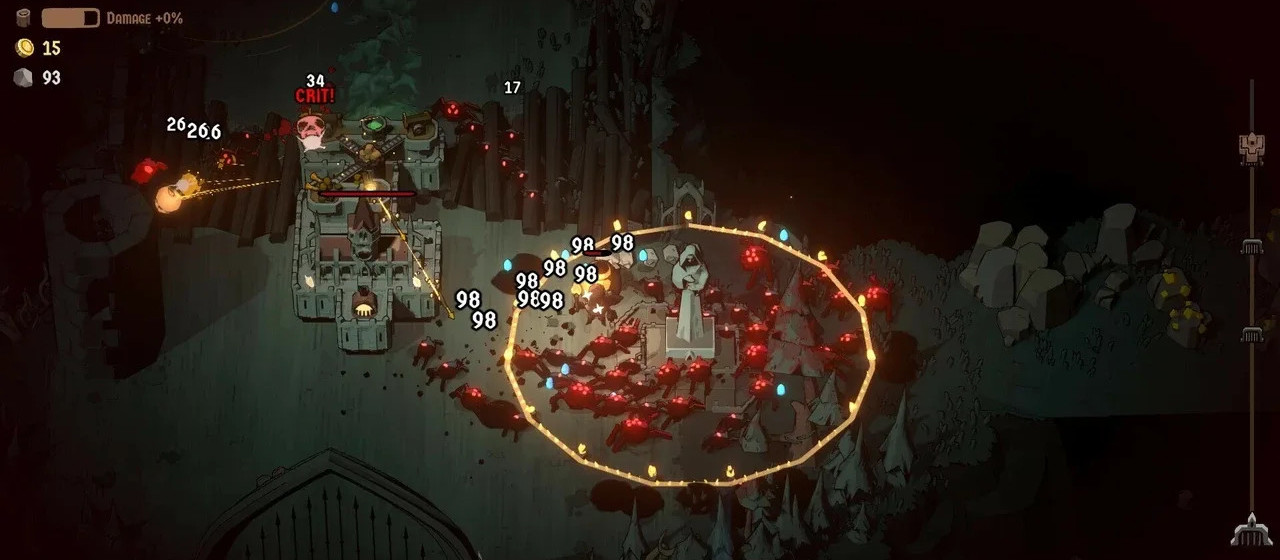Select the castle marker on the wave track

1251,147
